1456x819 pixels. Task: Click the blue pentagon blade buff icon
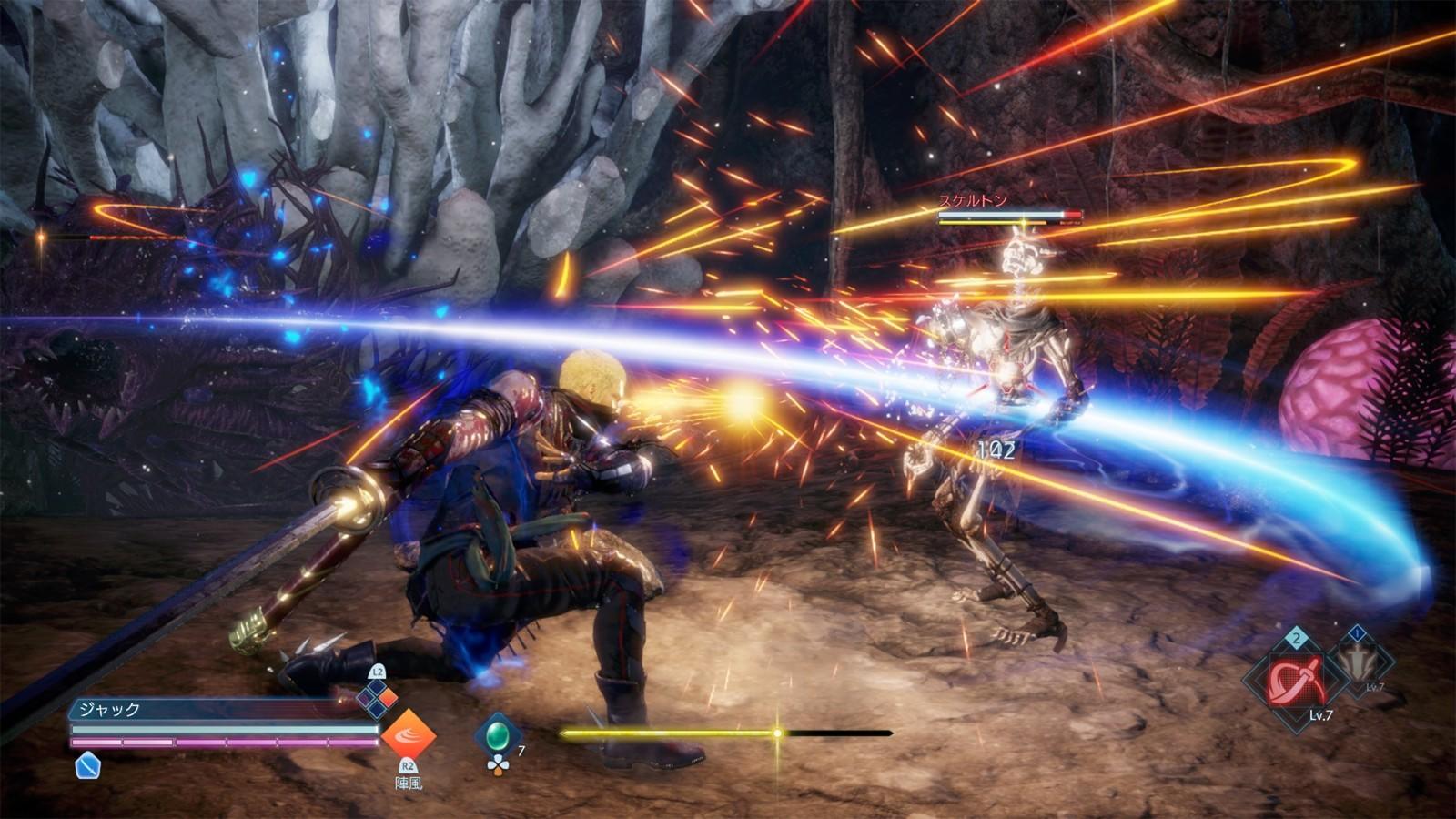[87, 765]
